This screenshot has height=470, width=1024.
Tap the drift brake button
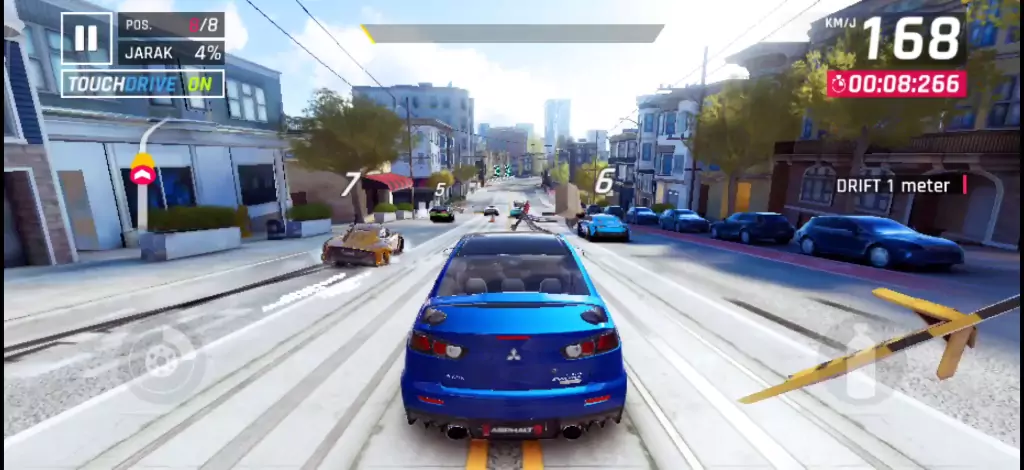161,362
